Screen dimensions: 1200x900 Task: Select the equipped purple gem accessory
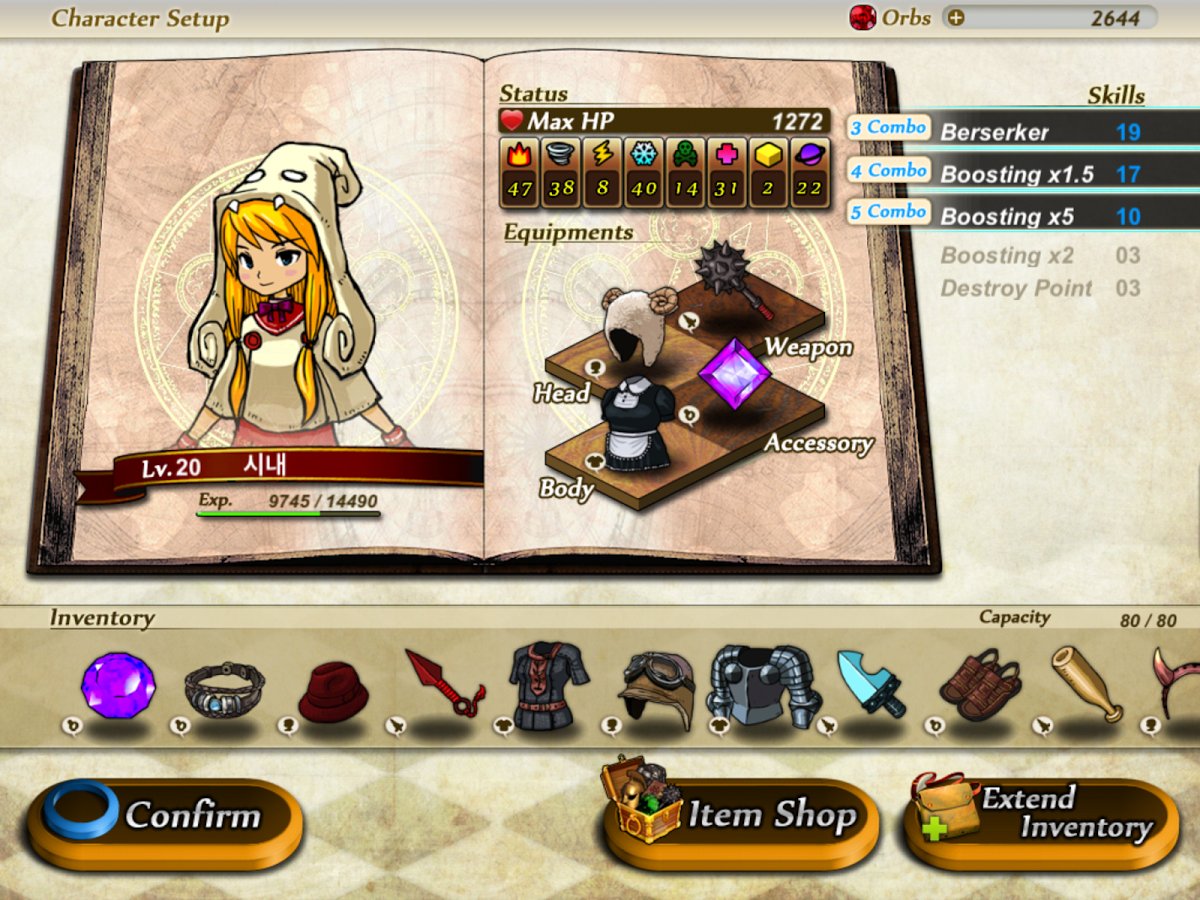point(734,374)
